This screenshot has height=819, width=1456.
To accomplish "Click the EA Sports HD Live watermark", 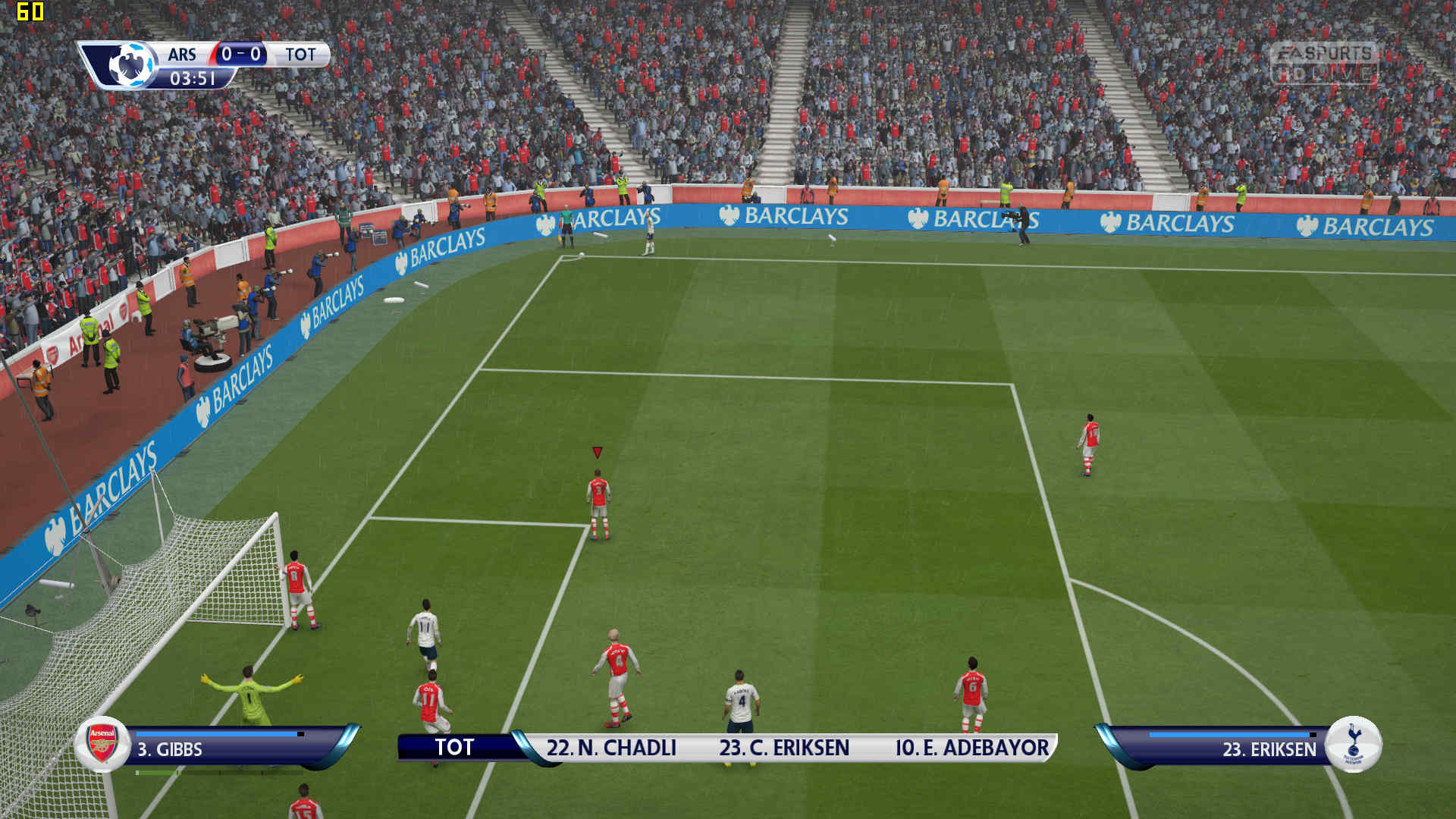I will tap(1329, 64).
